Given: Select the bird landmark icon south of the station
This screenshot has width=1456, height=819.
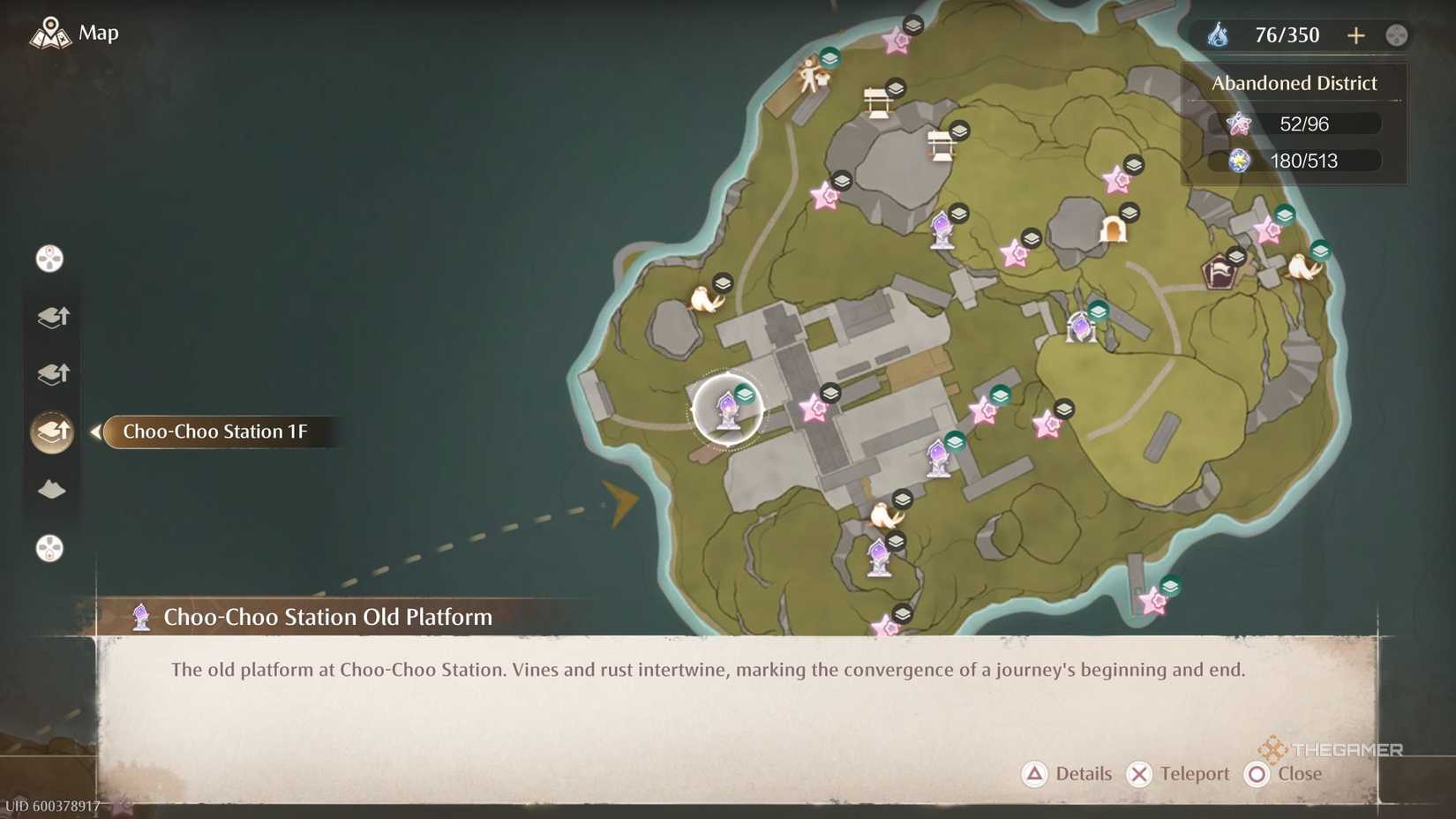Looking at the screenshot, I should 885,513.
